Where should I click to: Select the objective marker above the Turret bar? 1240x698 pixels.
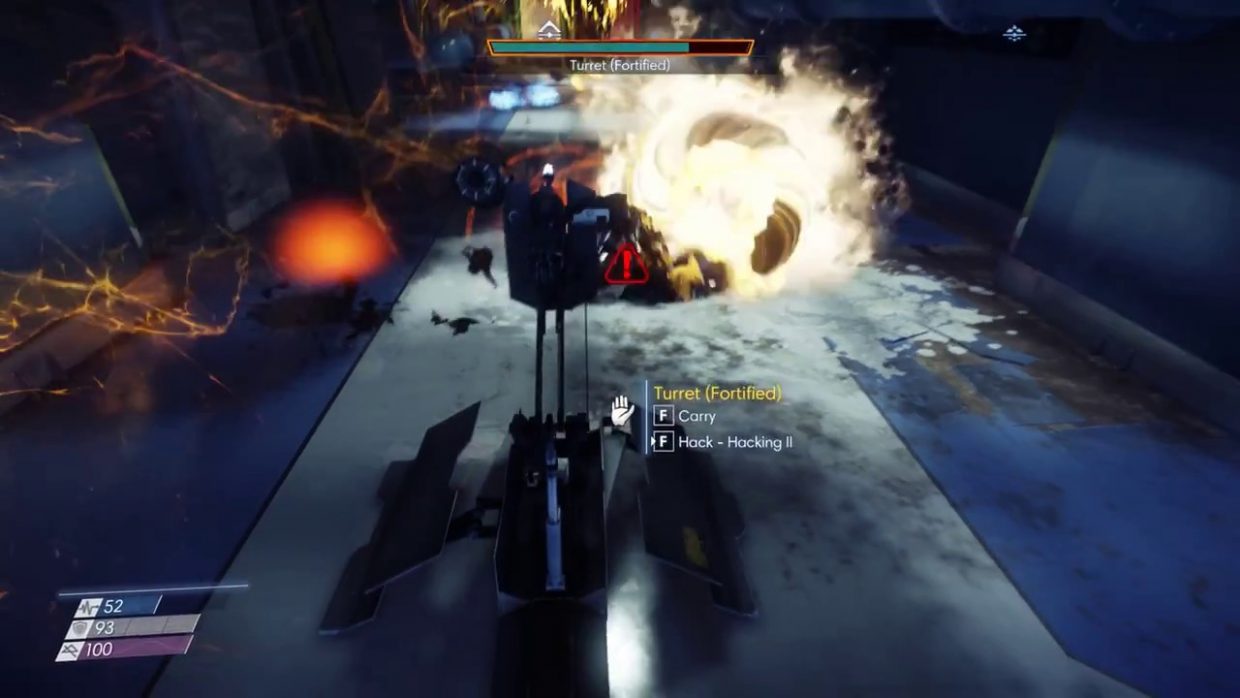[549, 31]
